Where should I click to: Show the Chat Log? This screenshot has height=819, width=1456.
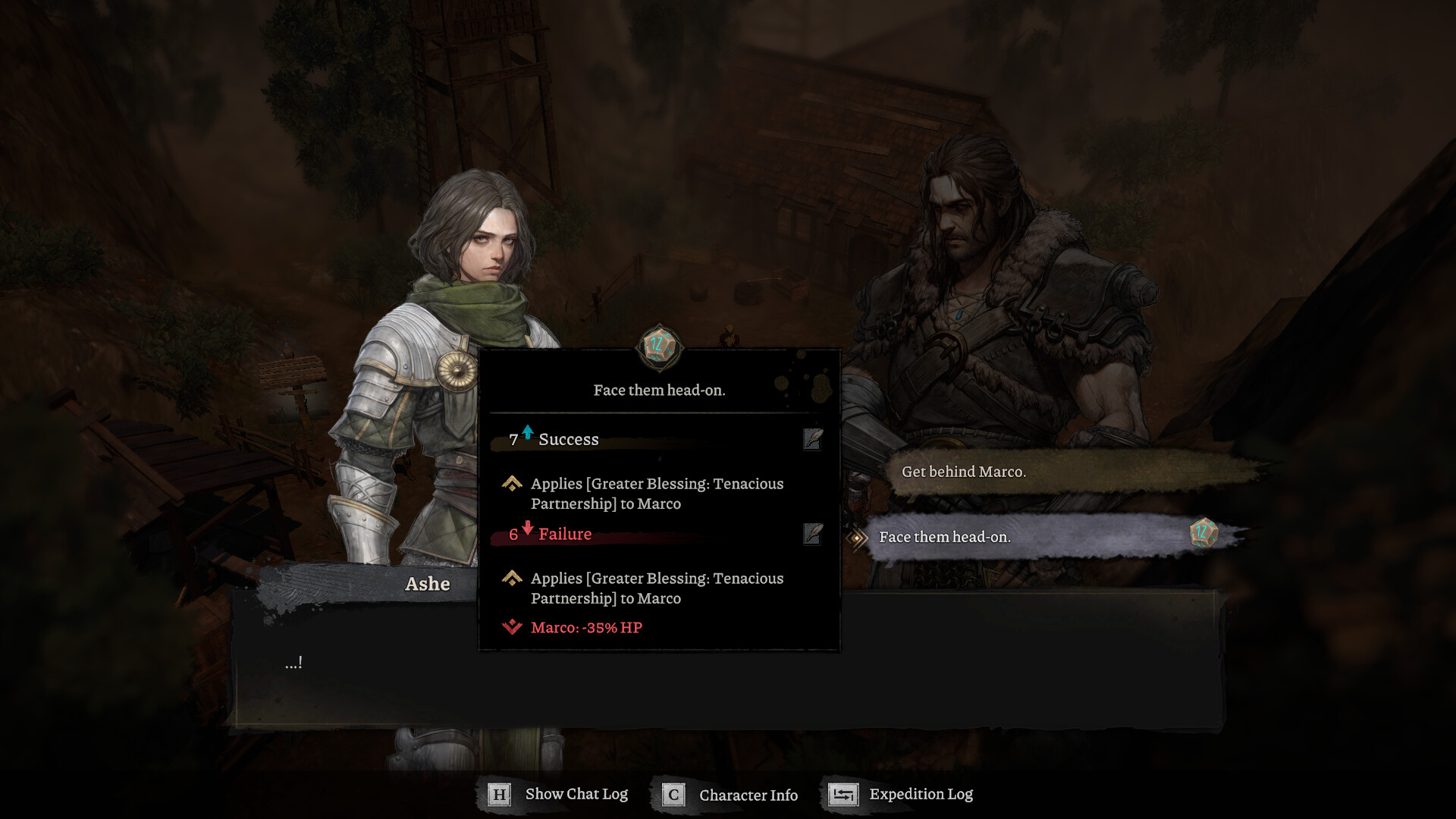(x=558, y=794)
